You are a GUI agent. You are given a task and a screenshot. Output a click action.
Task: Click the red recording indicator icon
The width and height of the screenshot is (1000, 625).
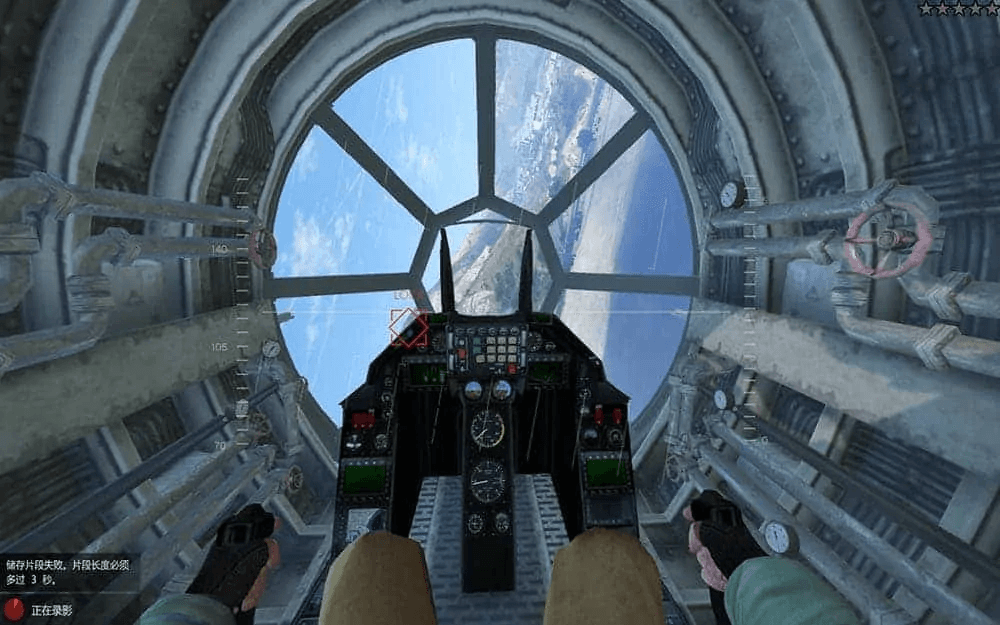tap(15, 607)
